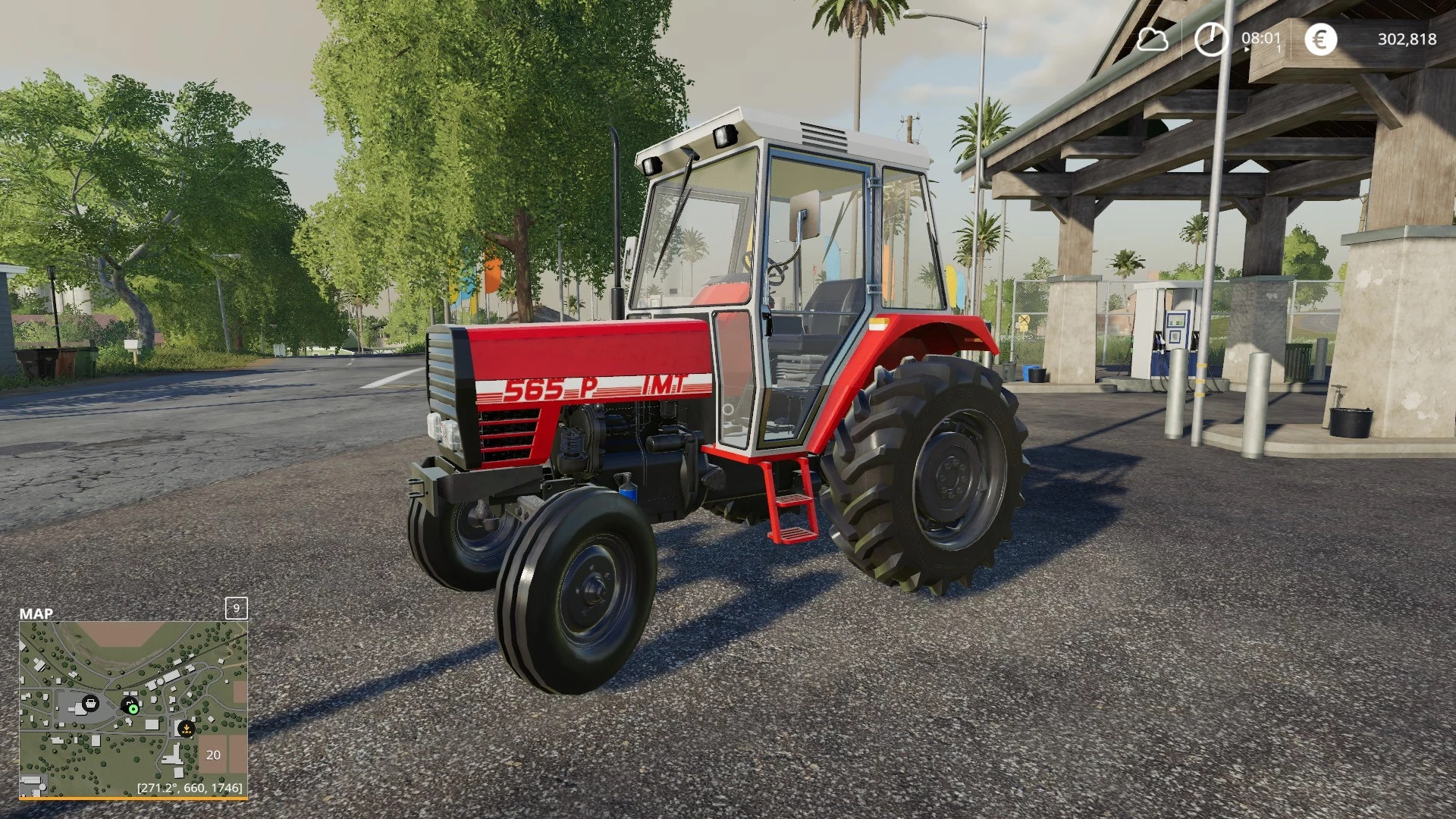Click the time-scale arrow beside 08:01
This screenshot has width=1456, height=819.
[x=1247, y=49]
